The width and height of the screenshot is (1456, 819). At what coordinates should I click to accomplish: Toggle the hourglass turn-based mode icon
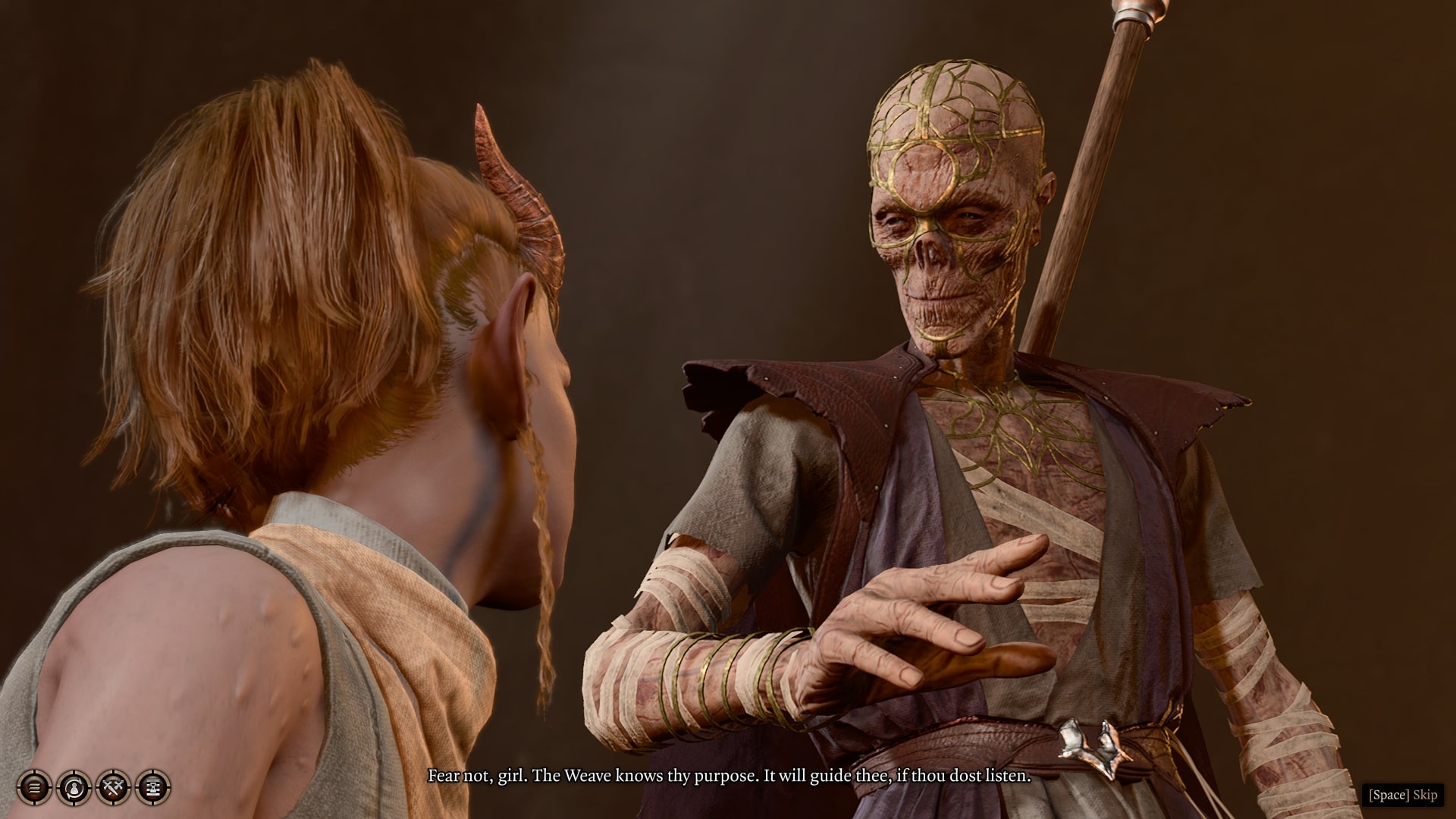153,788
